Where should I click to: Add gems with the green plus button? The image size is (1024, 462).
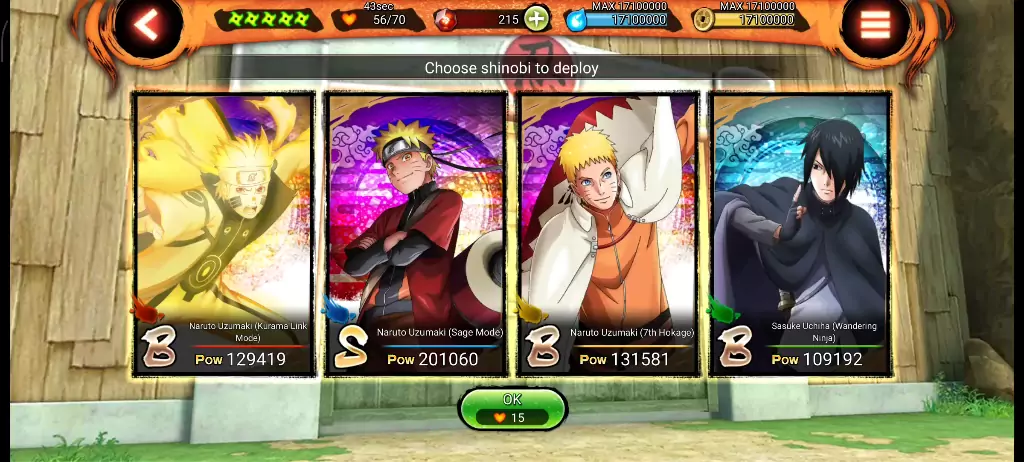(x=537, y=18)
